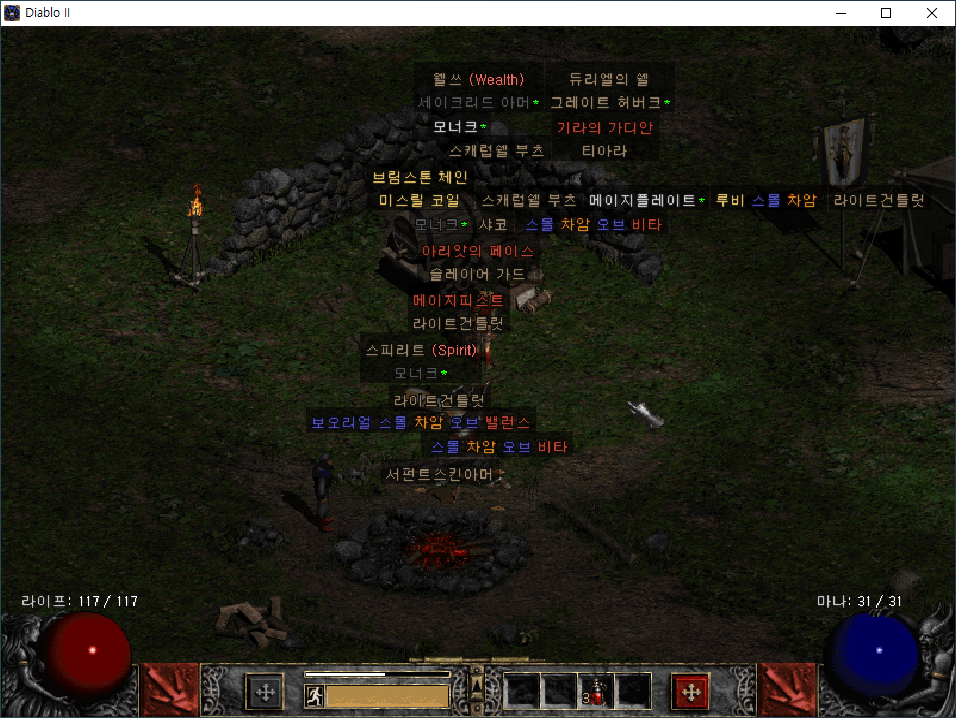Pick up the 브림스톤 체인 item label

click(420, 177)
